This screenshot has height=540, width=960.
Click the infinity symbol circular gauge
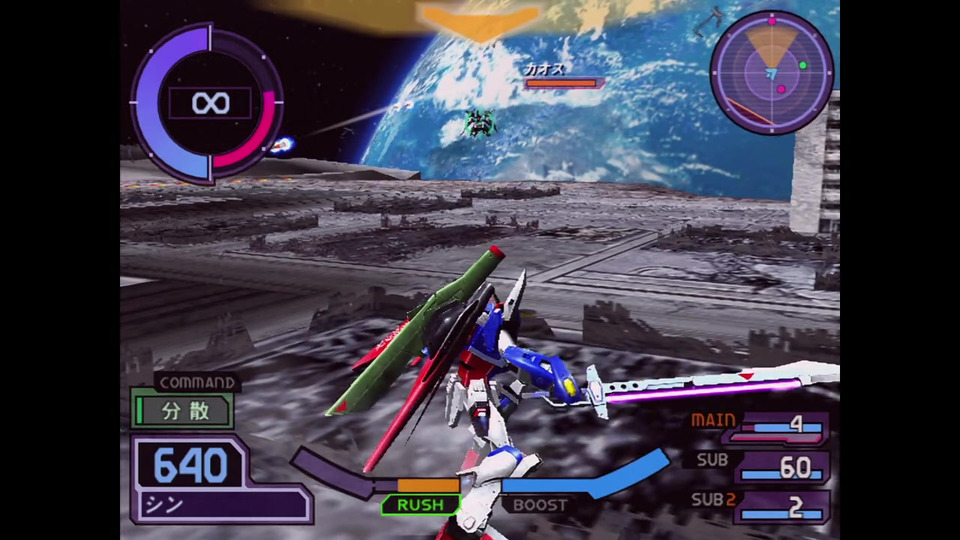(x=208, y=103)
